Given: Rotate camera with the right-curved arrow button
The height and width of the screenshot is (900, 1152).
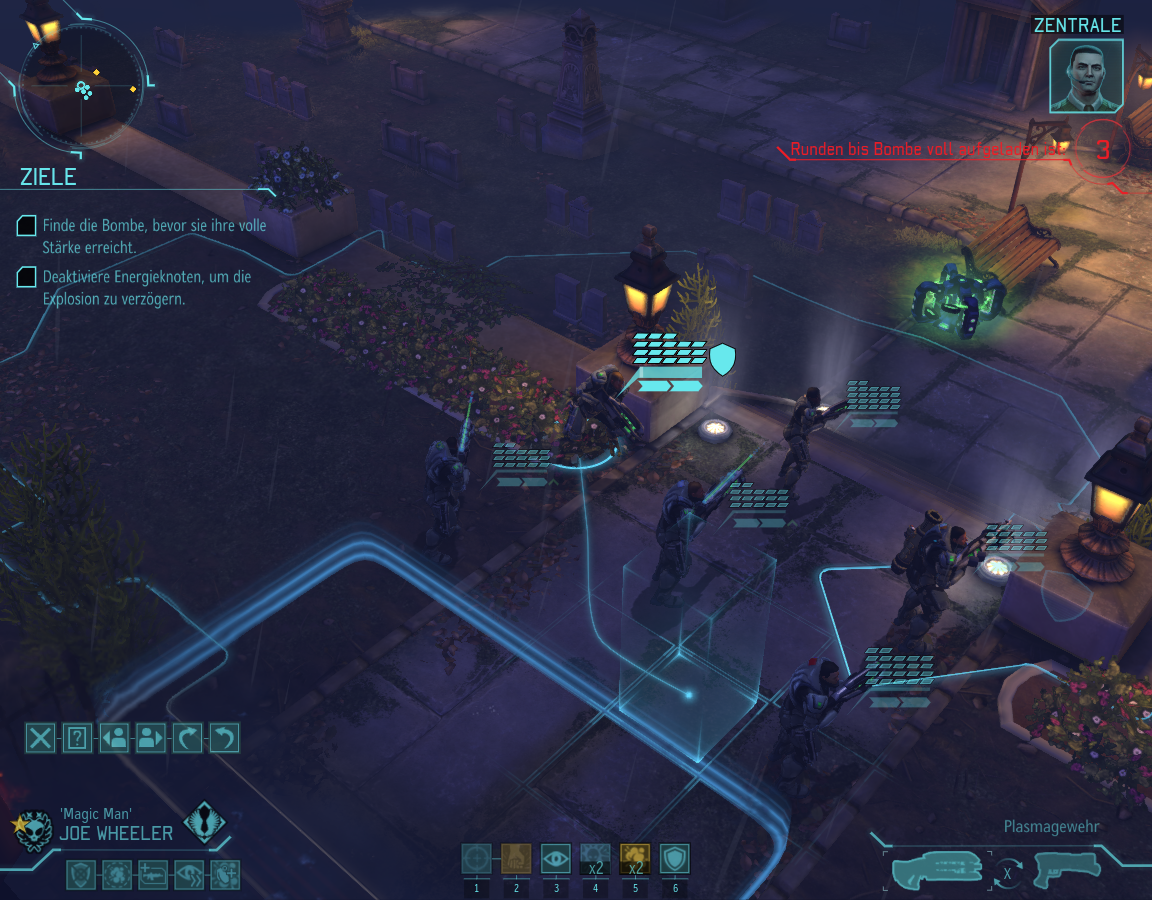Looking at the screenshot, I should coord(187,738).
